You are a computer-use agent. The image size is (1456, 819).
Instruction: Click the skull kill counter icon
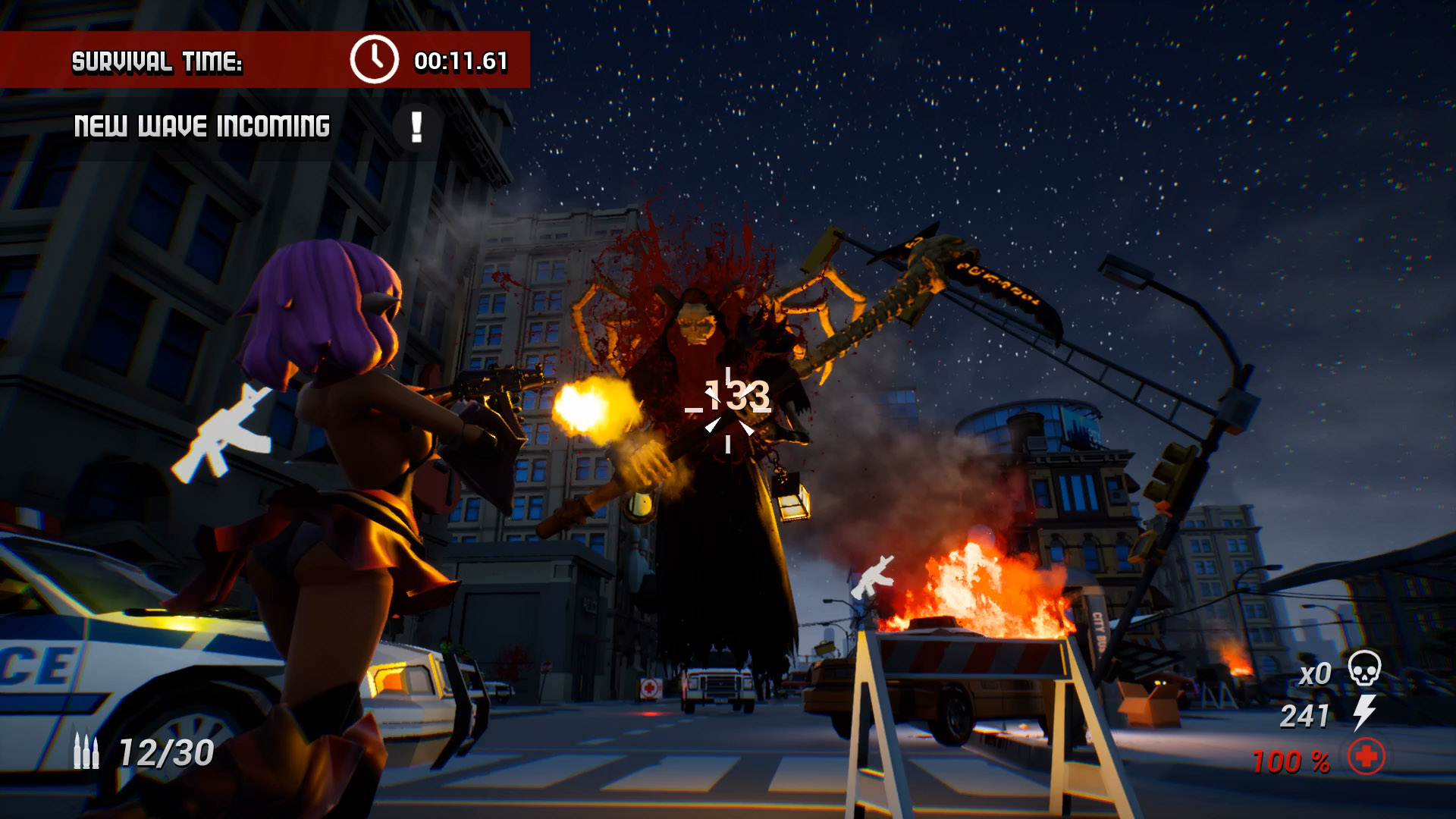(x=1364, y=669)
